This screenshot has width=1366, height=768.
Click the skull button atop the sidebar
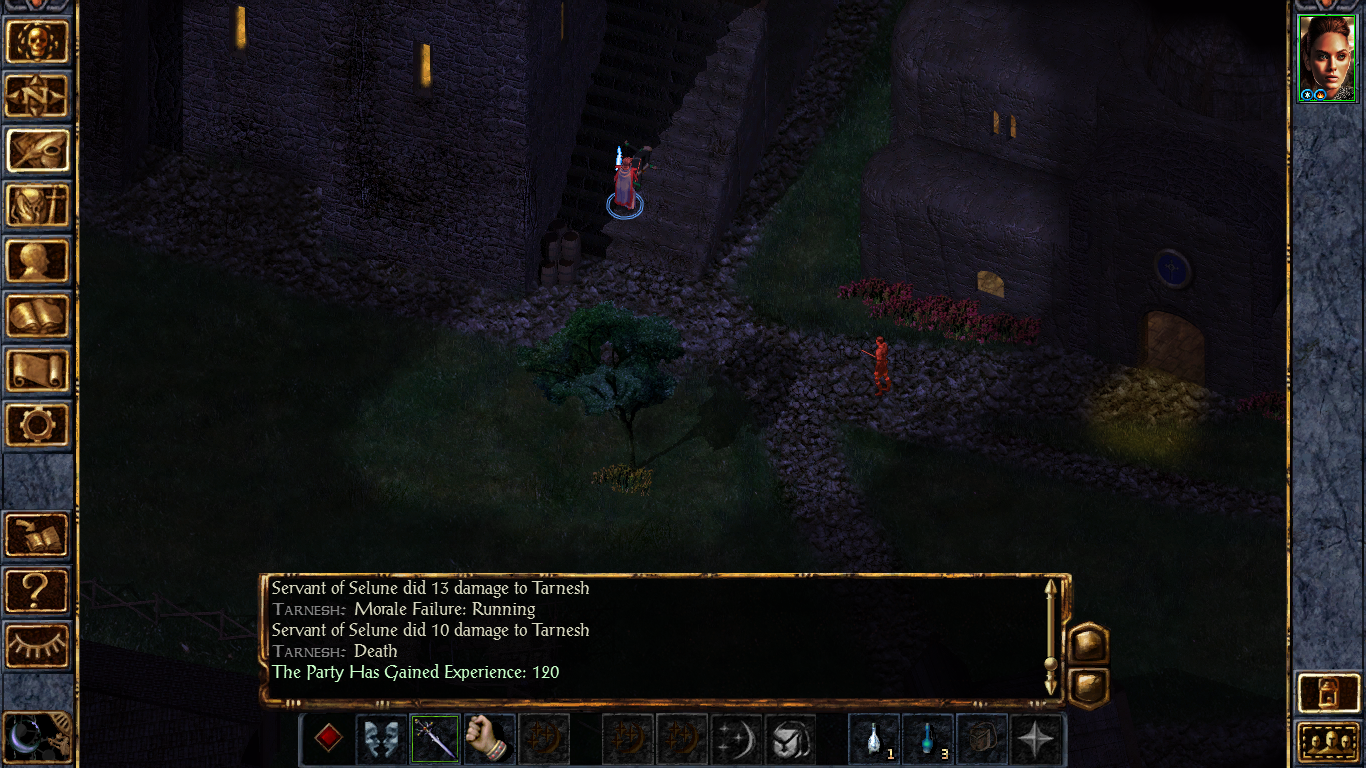click(38, 41)
